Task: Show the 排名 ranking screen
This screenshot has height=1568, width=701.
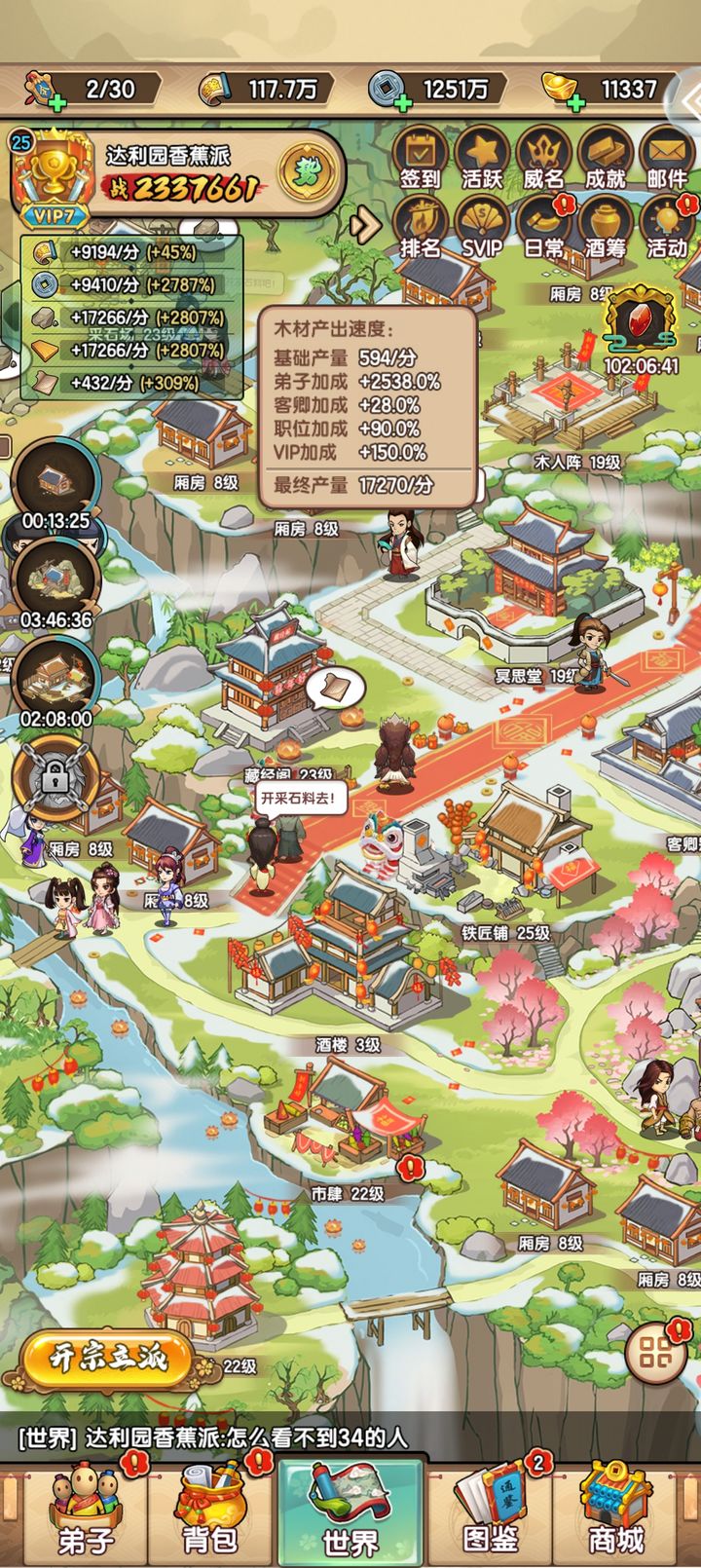Action: pyautogui.click(x=421, y=228)
